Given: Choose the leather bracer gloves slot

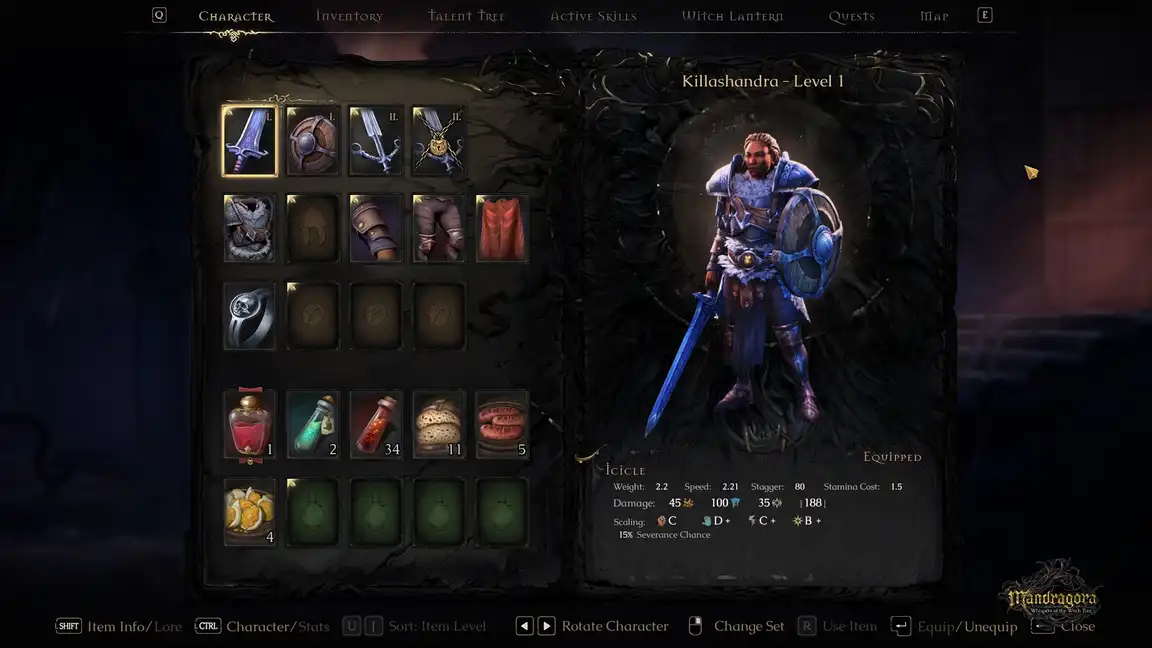Looking at the screenshot, I should tap(376, 228).
